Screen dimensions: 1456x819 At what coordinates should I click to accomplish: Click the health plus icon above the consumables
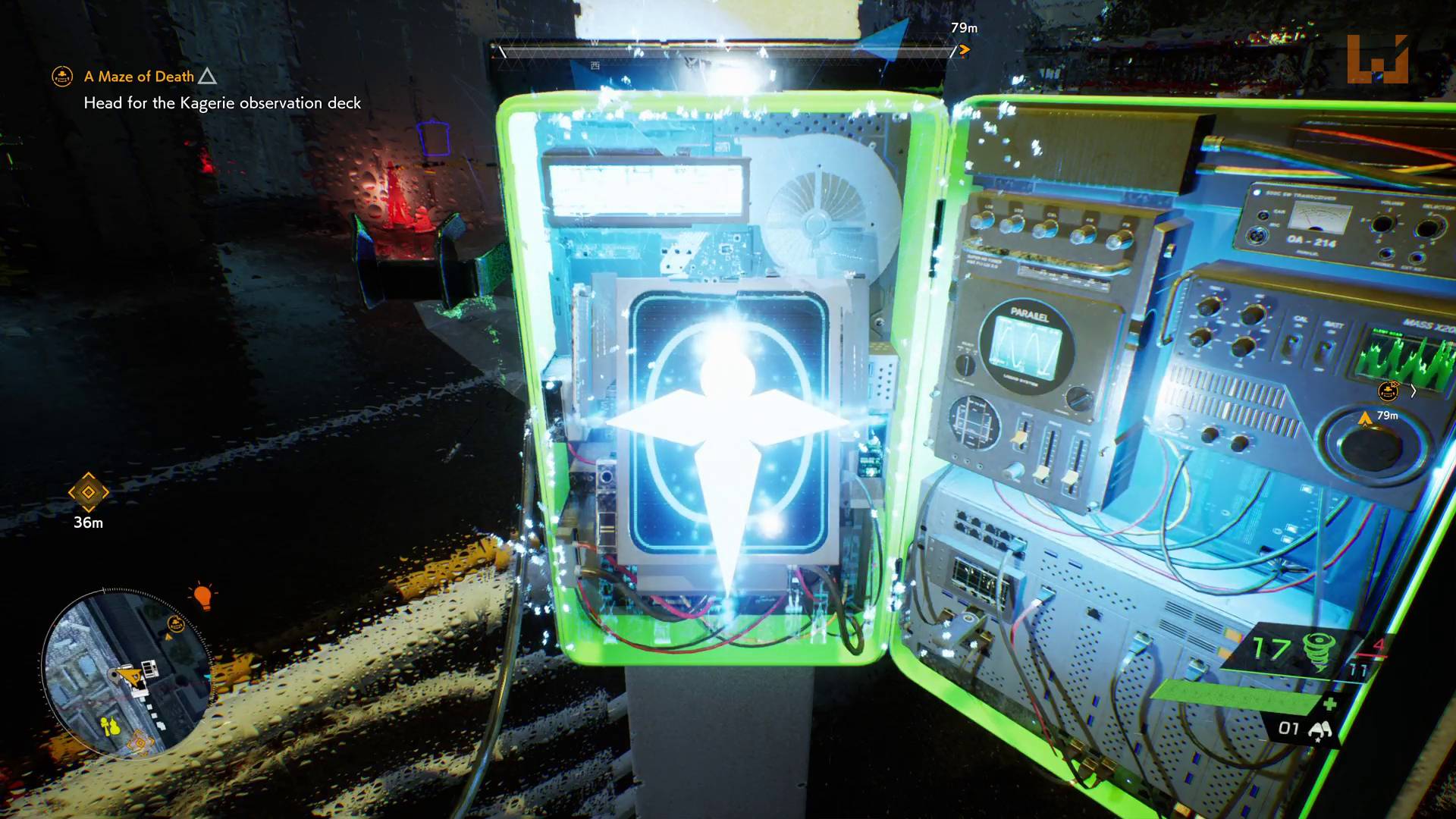click(x=1331, y=703)
